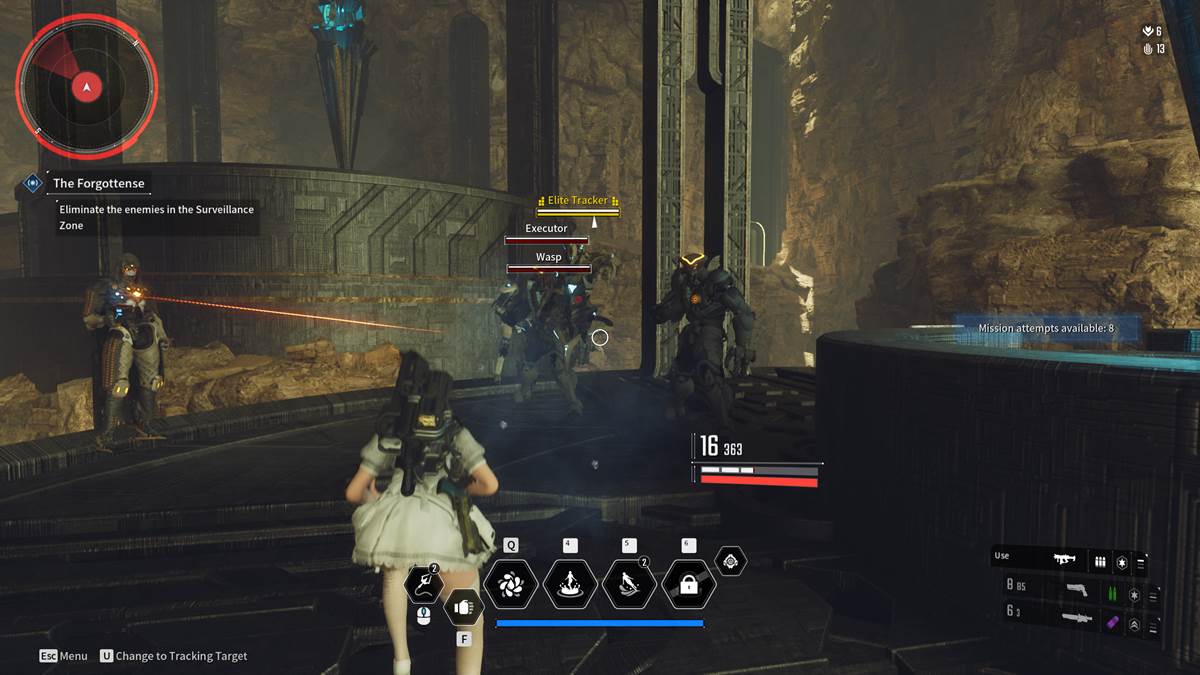Activate the grappling hook ability icon
This screenshot has height=675, width=1200.
point(423,584)
